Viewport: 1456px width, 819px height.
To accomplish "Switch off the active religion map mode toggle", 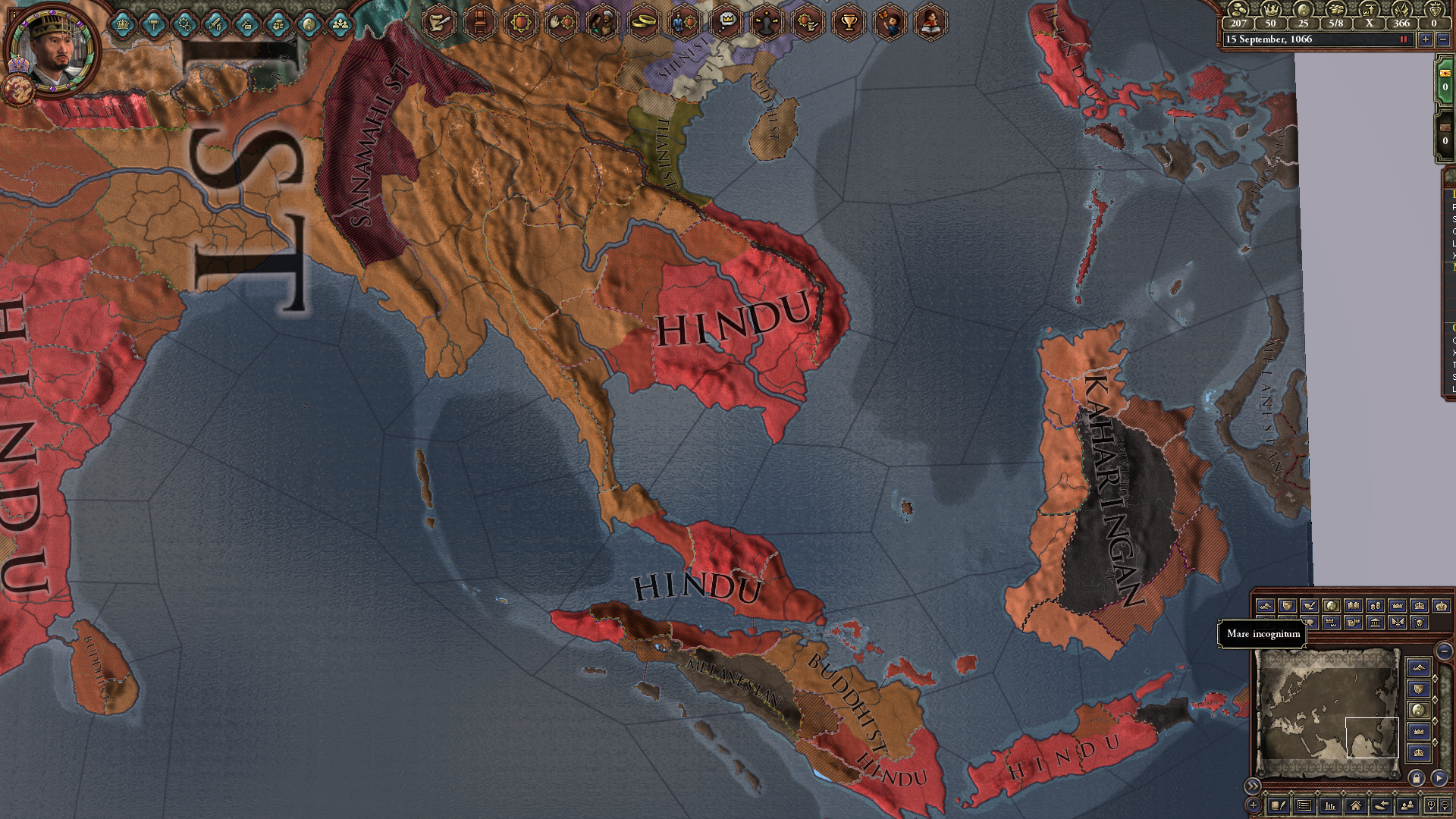I will (1332, 605).
